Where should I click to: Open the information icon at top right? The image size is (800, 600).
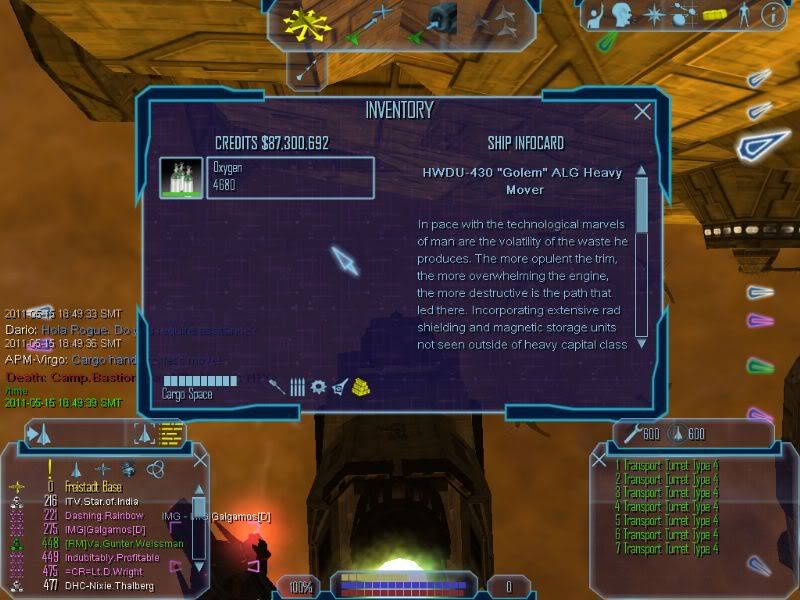pos(772,15)
